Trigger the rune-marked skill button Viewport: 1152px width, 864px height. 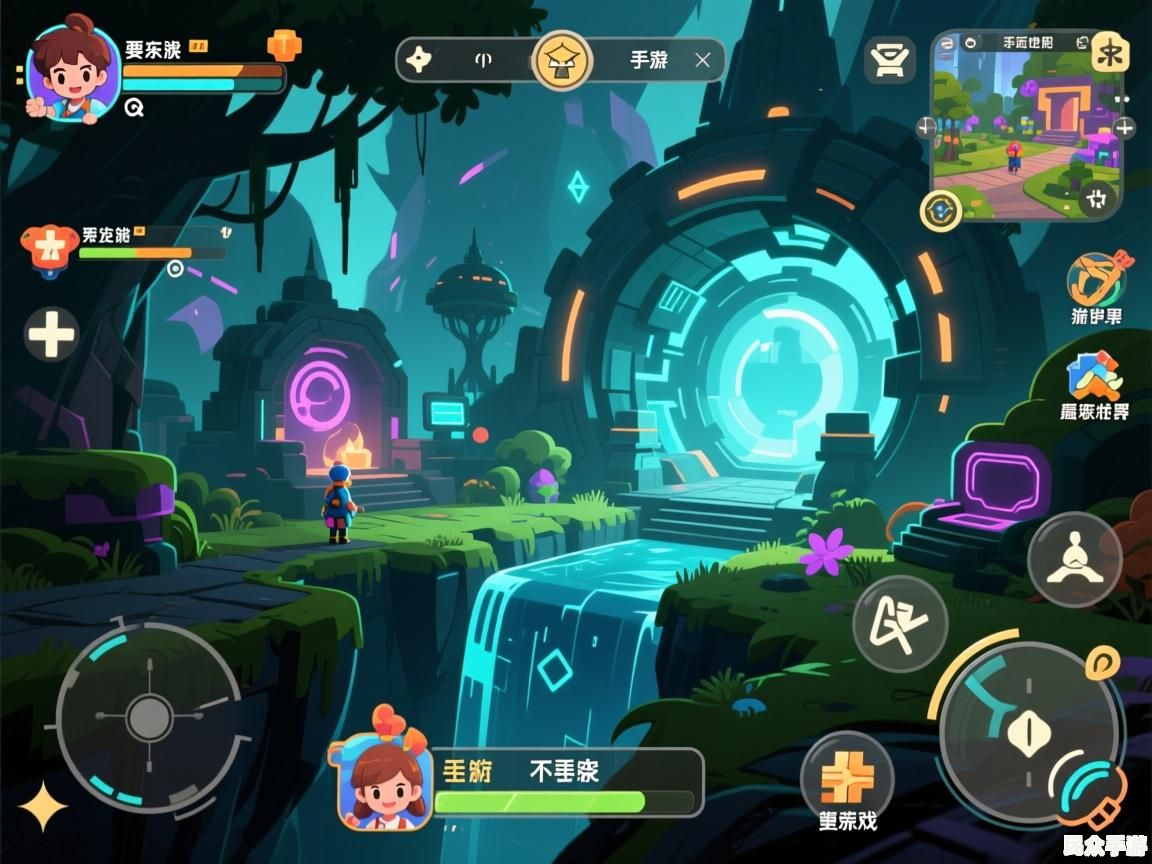coord(899,624)
